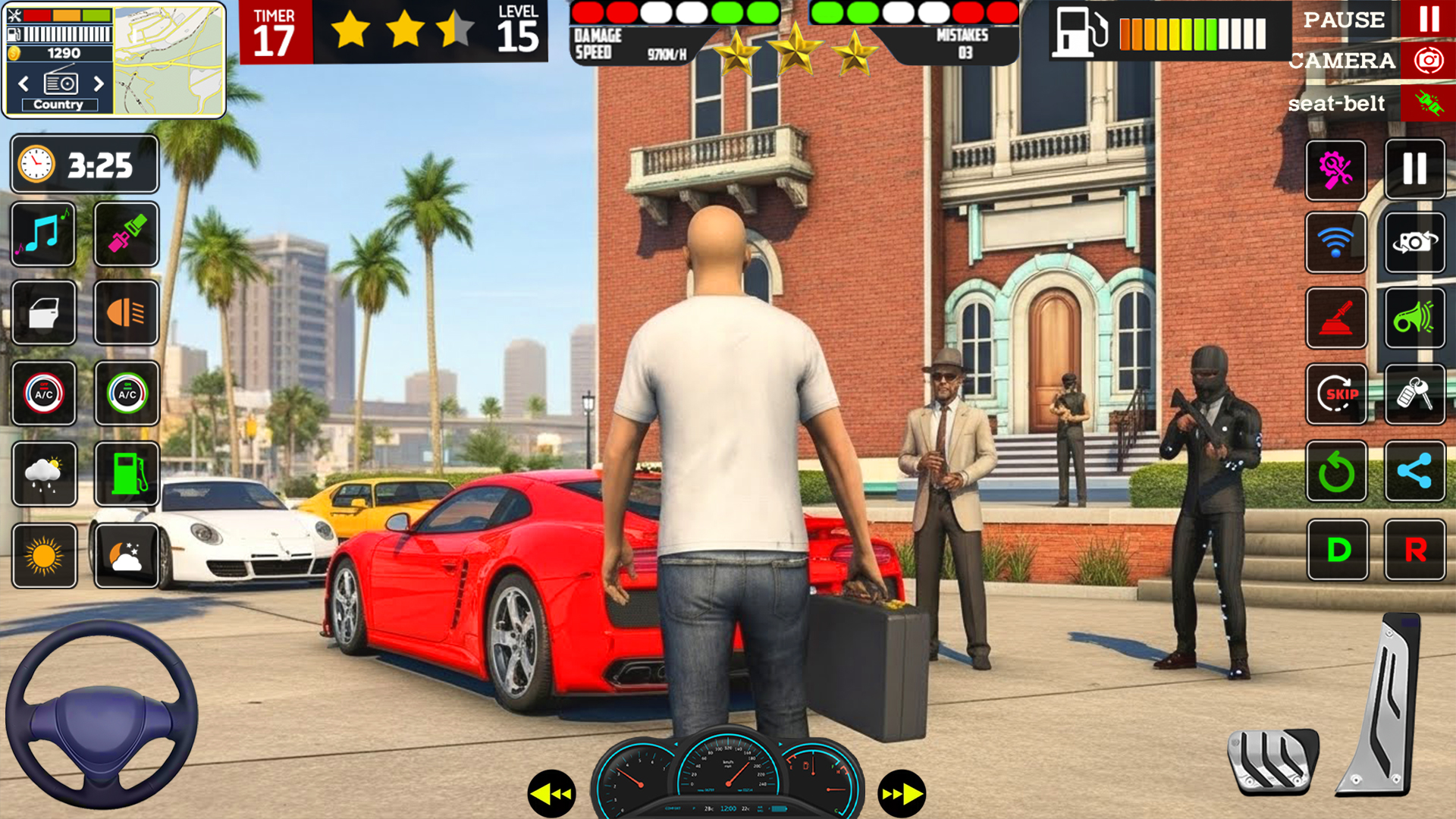Open the car keys selection

[1415, 394]
